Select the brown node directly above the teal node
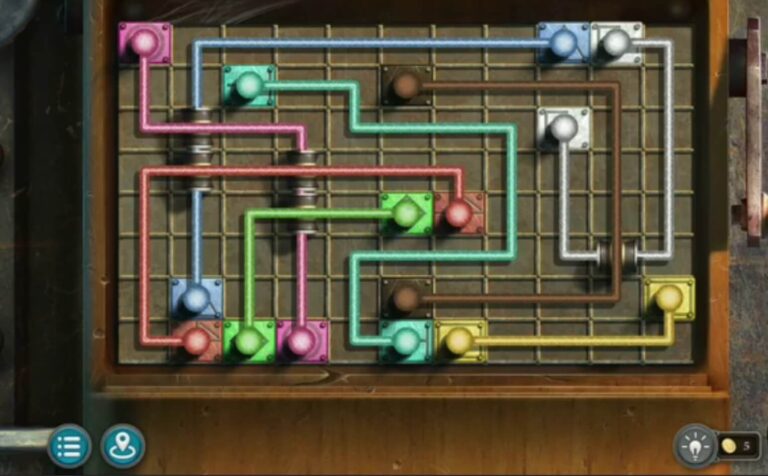 click(x=405, y=297)
